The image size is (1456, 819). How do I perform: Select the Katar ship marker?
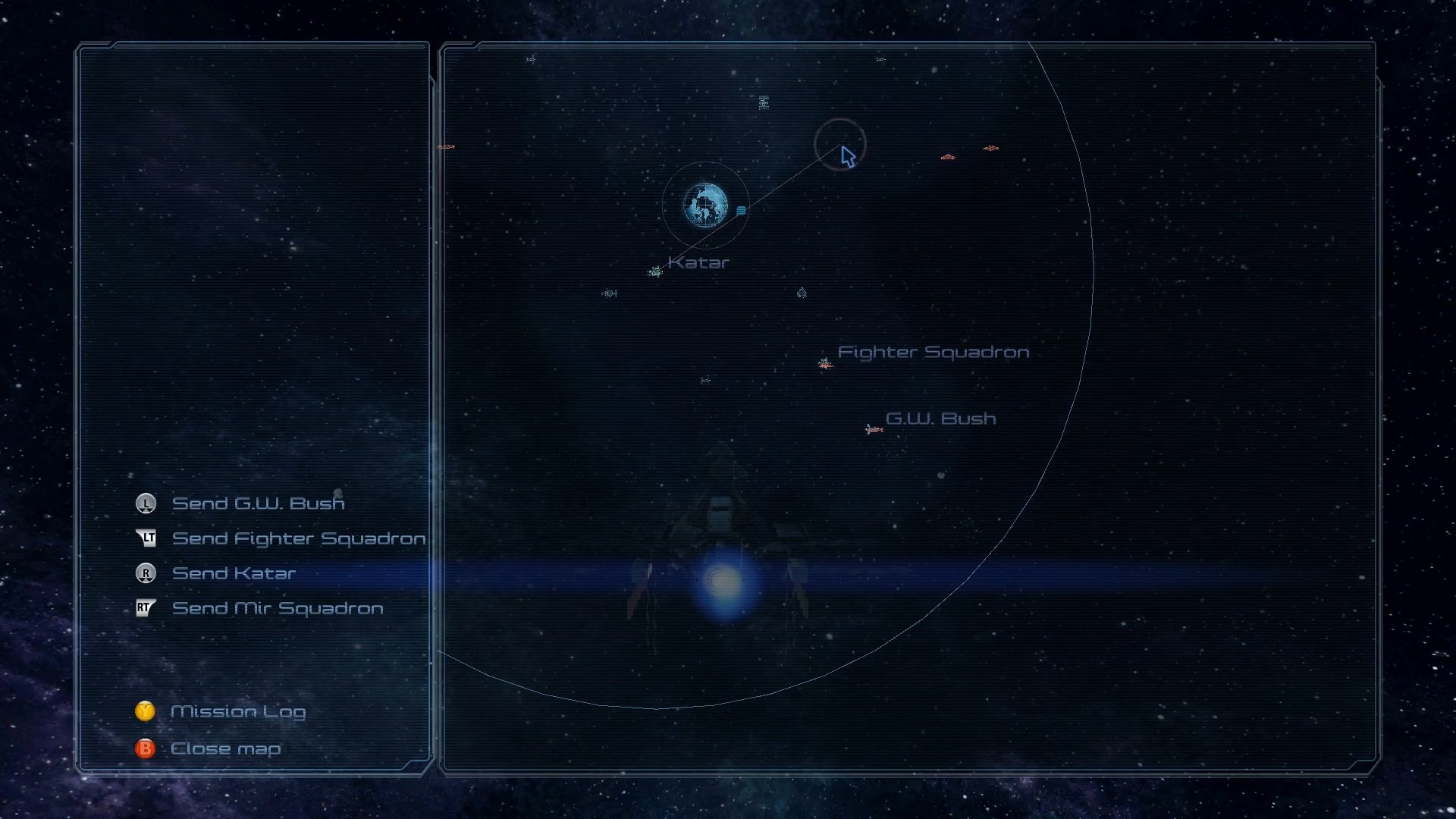tap(656, 271)
